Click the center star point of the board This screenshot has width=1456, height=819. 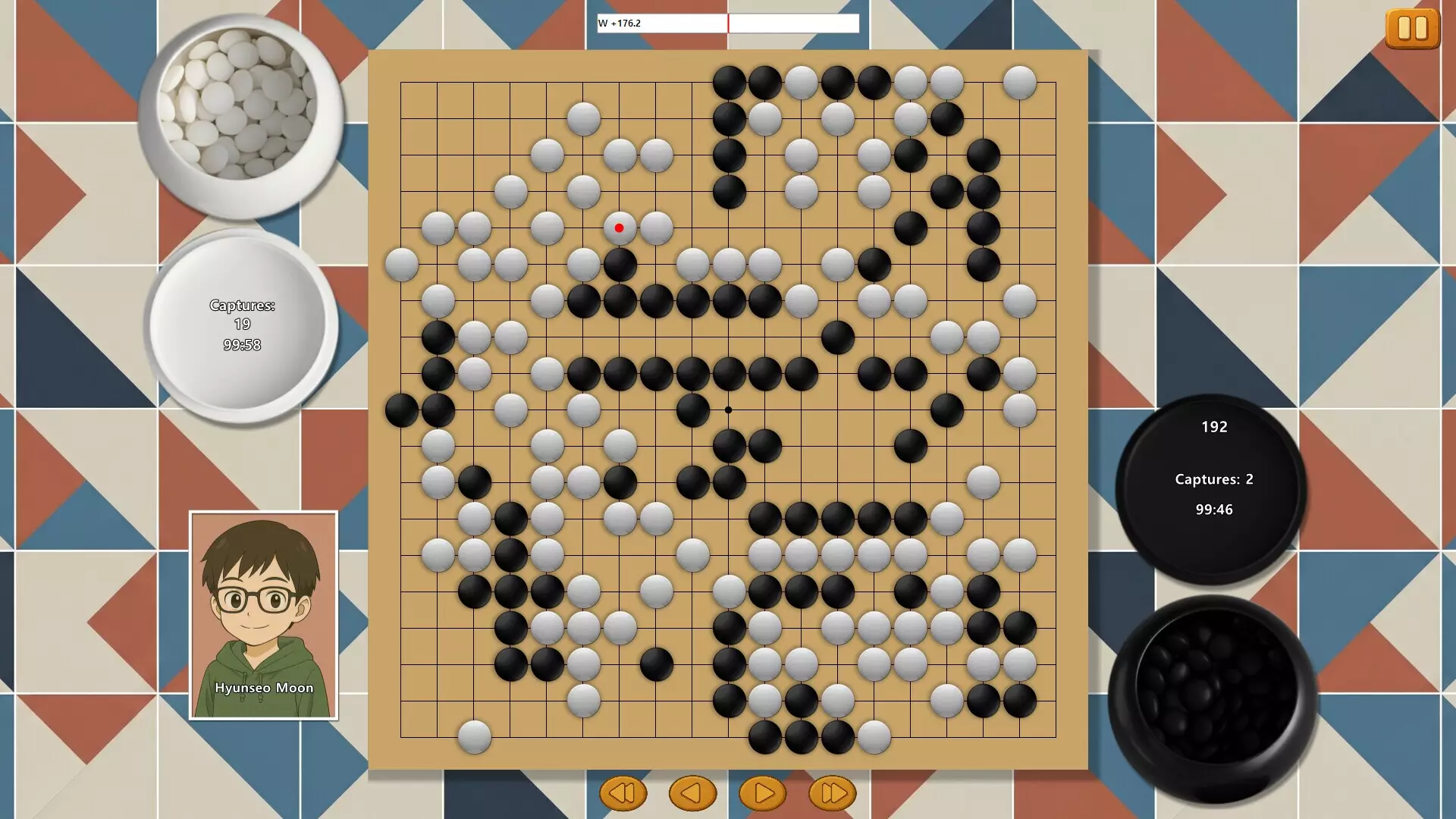click(729, 409)
